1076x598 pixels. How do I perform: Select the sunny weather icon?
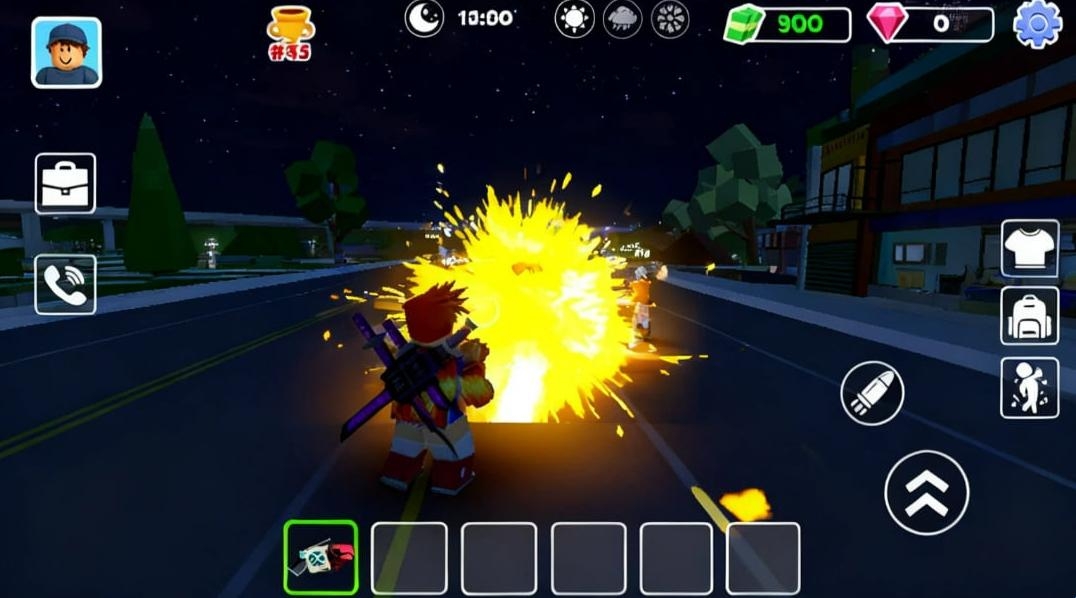[574, 19]
